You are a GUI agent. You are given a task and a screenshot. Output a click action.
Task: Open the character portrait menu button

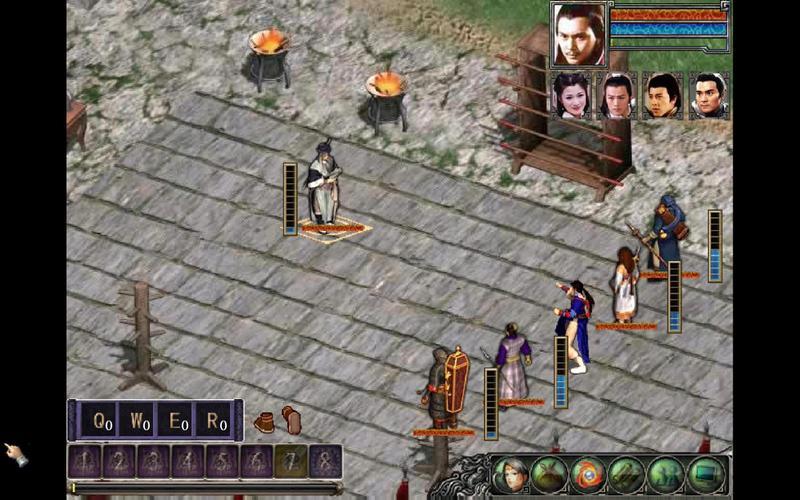(510, 474)
